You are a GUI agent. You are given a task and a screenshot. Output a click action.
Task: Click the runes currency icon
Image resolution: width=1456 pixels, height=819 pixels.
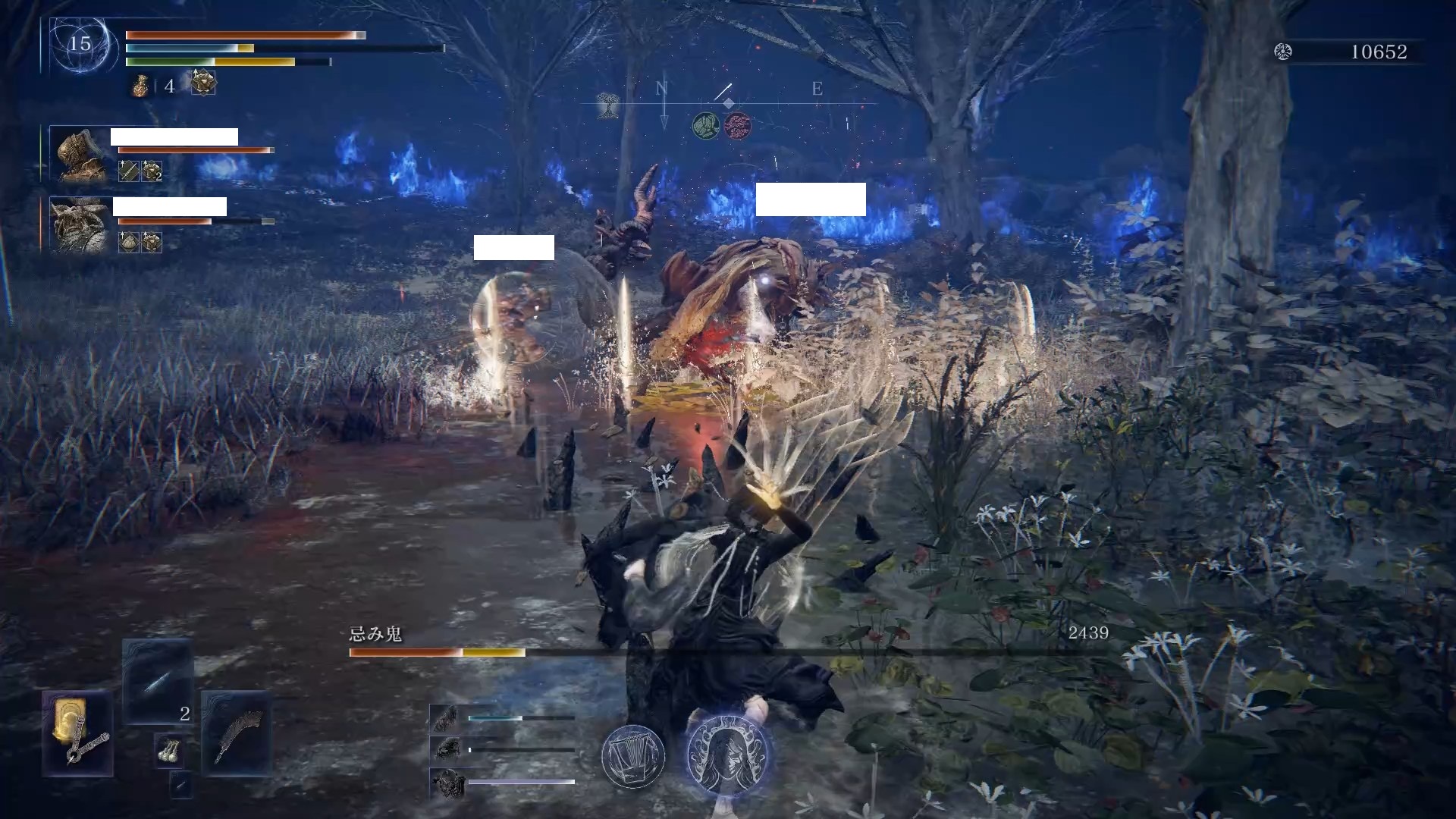click(1283, 52)
